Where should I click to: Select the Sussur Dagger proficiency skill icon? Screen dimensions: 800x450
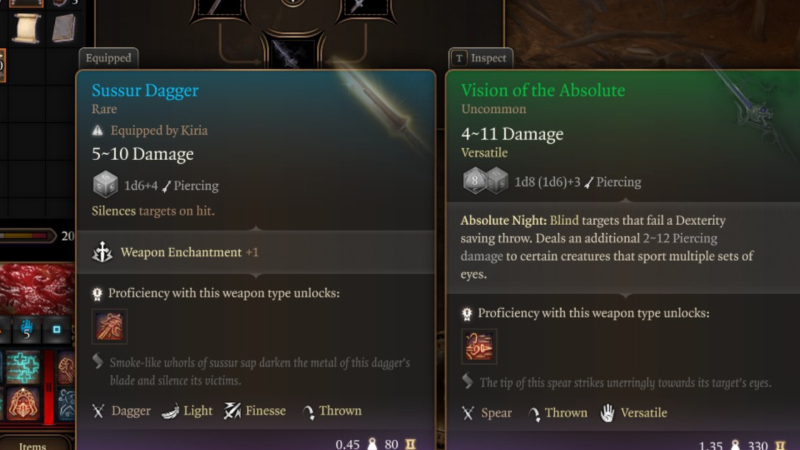pyautogui.click(x=110, y=327)
